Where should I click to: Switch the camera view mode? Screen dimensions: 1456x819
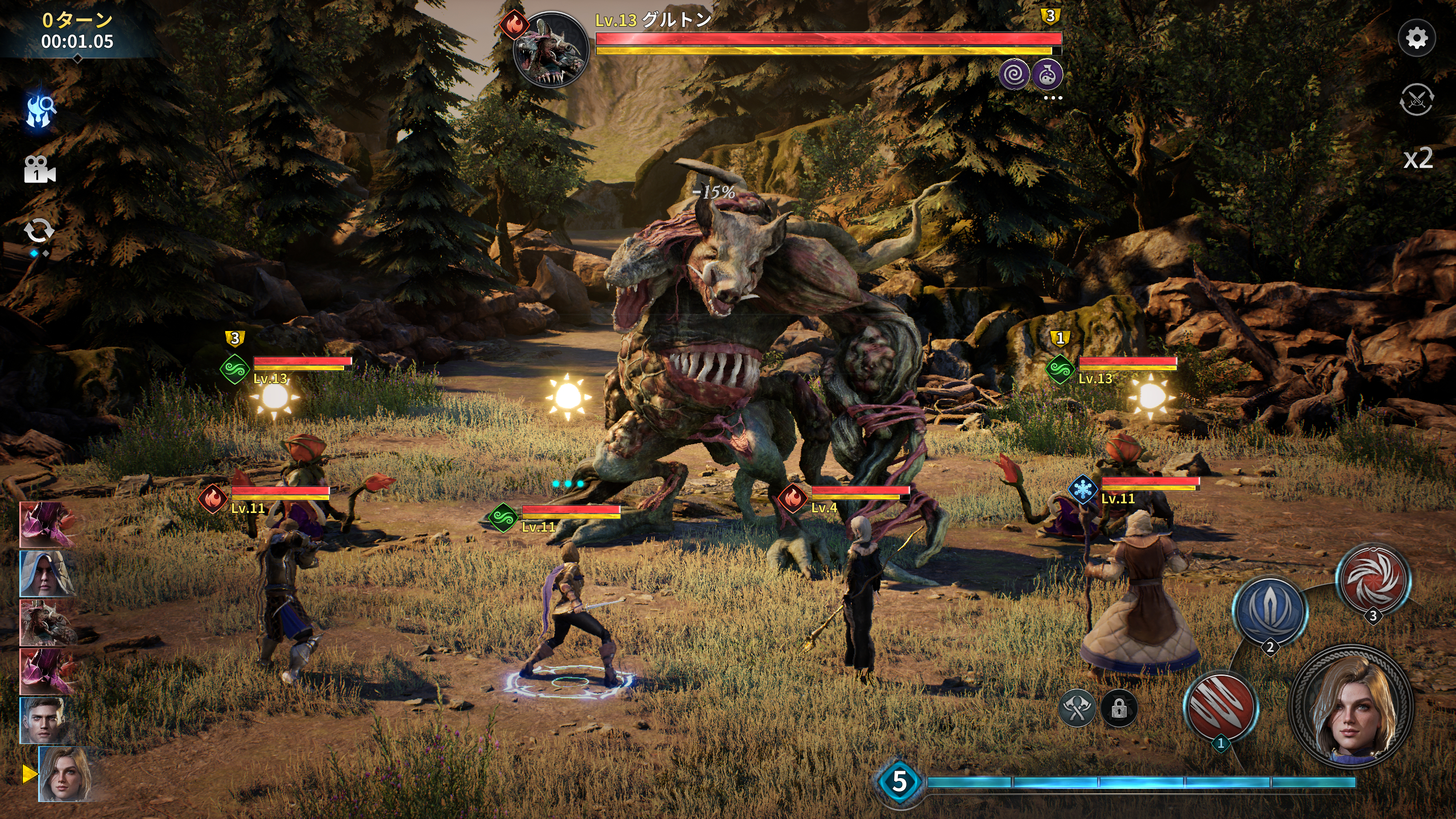[x=39, y=170]
